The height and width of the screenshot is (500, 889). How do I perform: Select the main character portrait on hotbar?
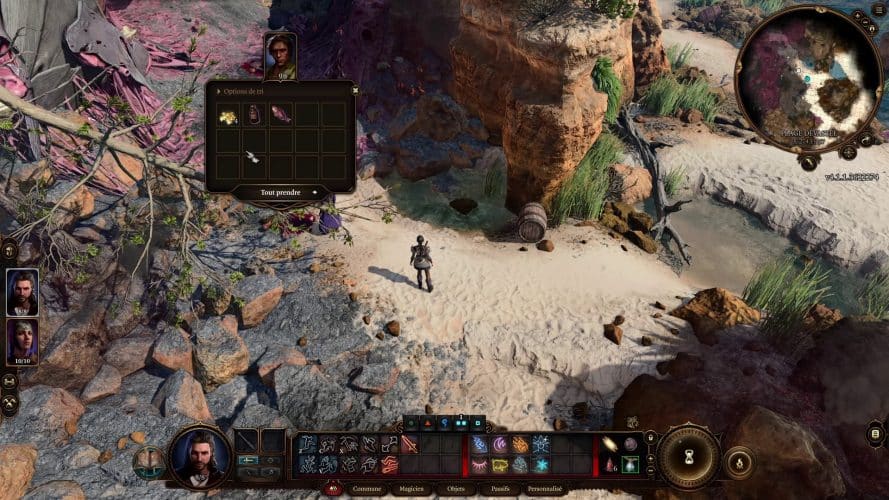[200, 456]
